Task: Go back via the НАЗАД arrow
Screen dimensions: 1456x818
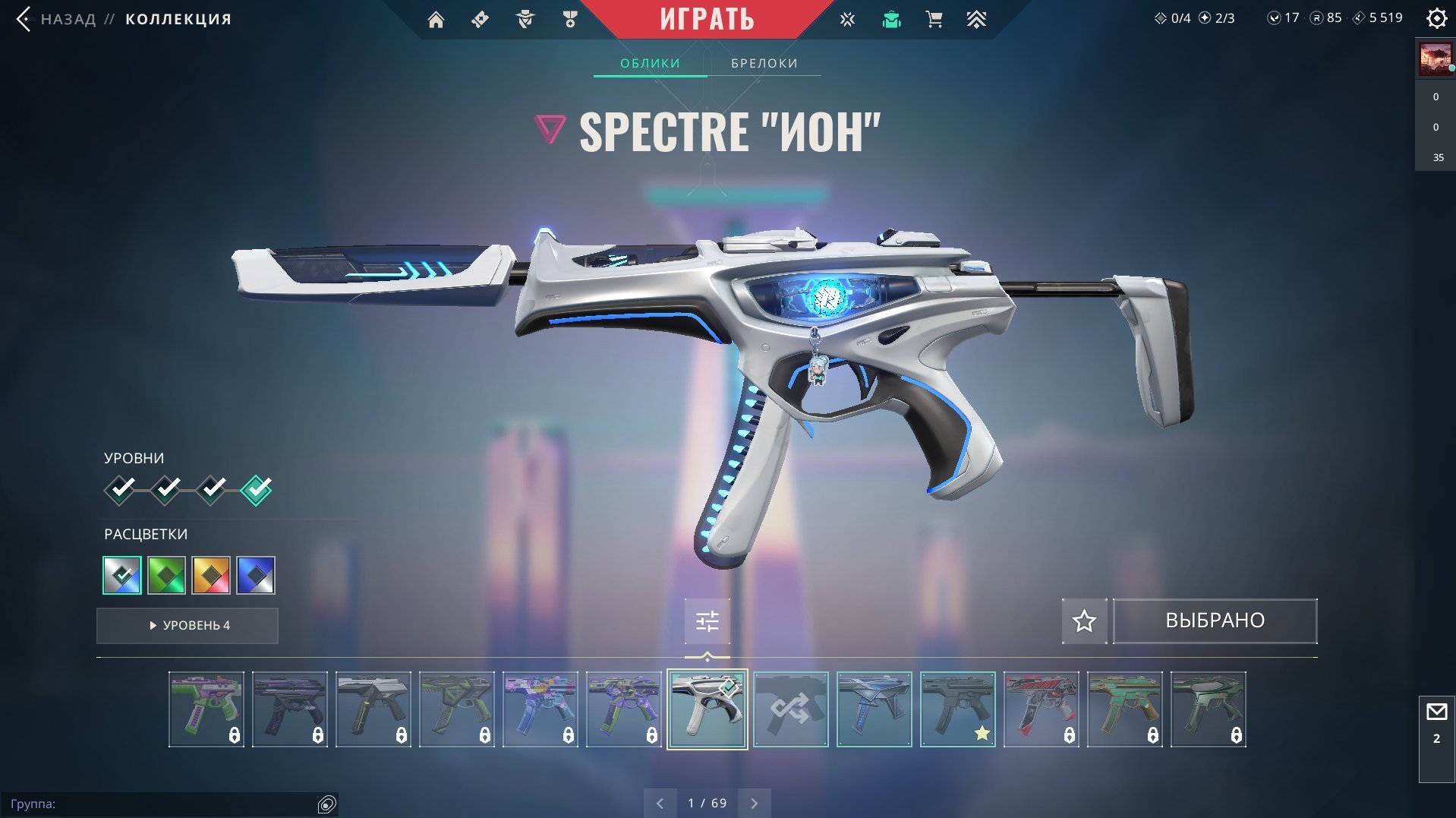Action: click(24, 19)
